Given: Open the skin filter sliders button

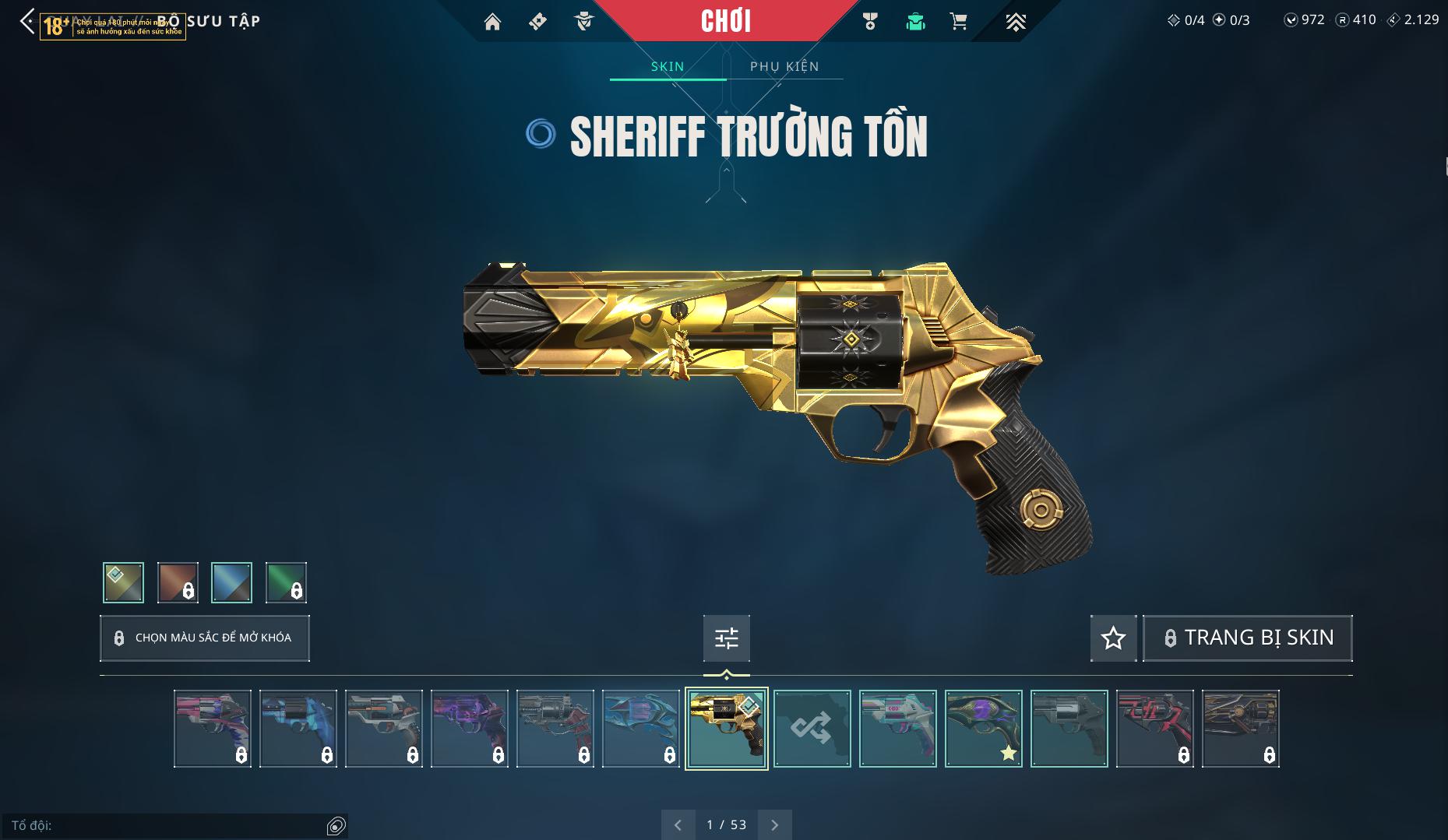Looking at the screenshot, I should (x=726, y=638).
